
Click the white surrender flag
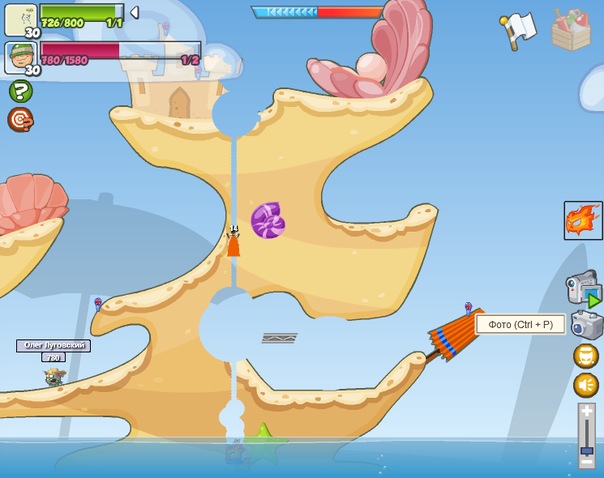click(519, 29)
